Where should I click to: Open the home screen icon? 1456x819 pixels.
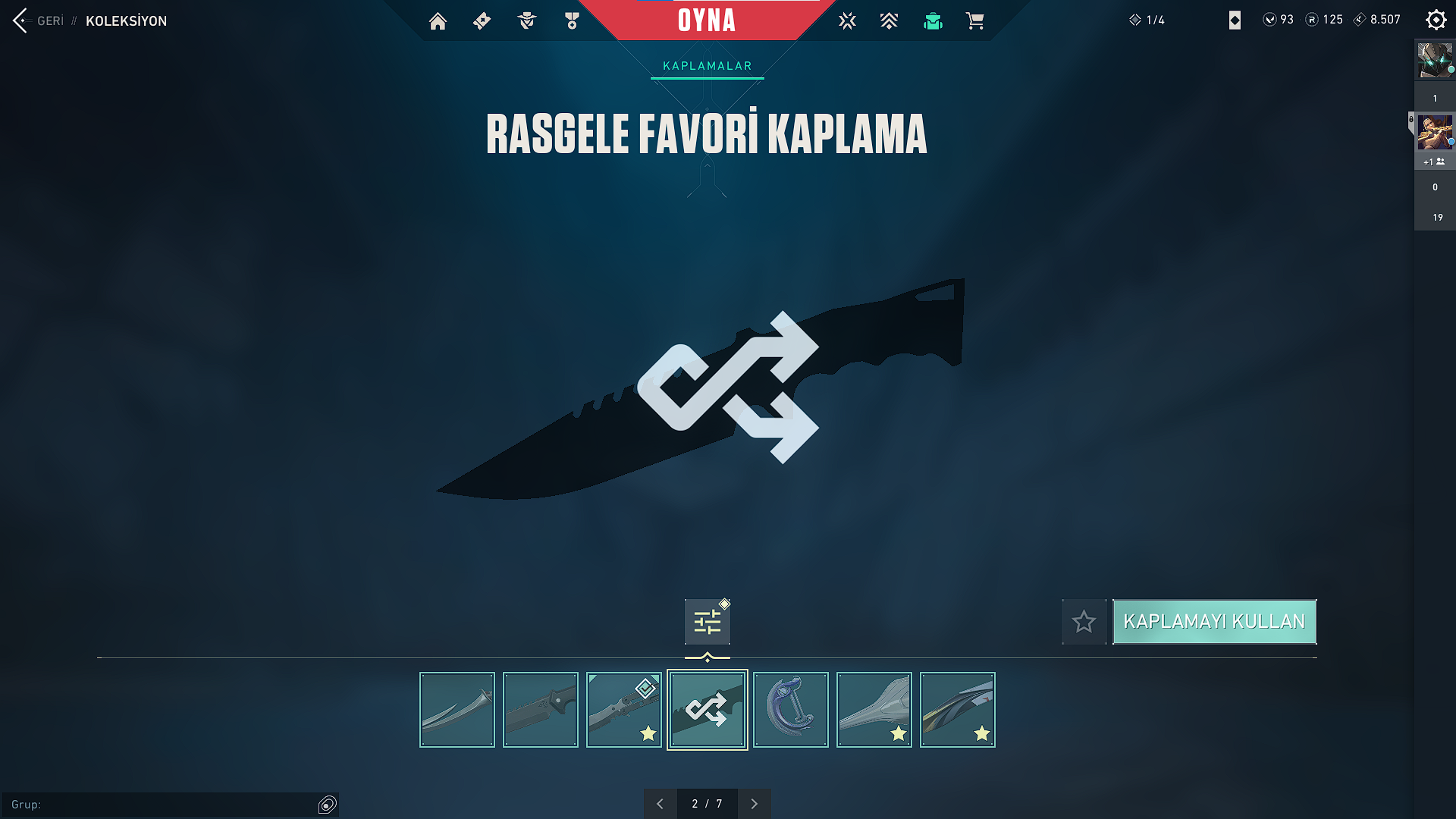[438, 21]
